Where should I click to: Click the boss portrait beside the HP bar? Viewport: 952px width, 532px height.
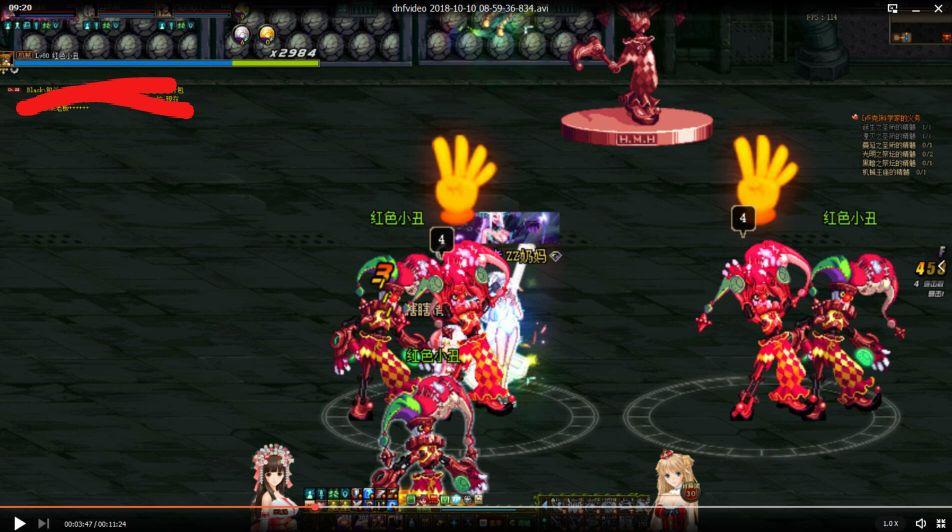pos(7,56)
